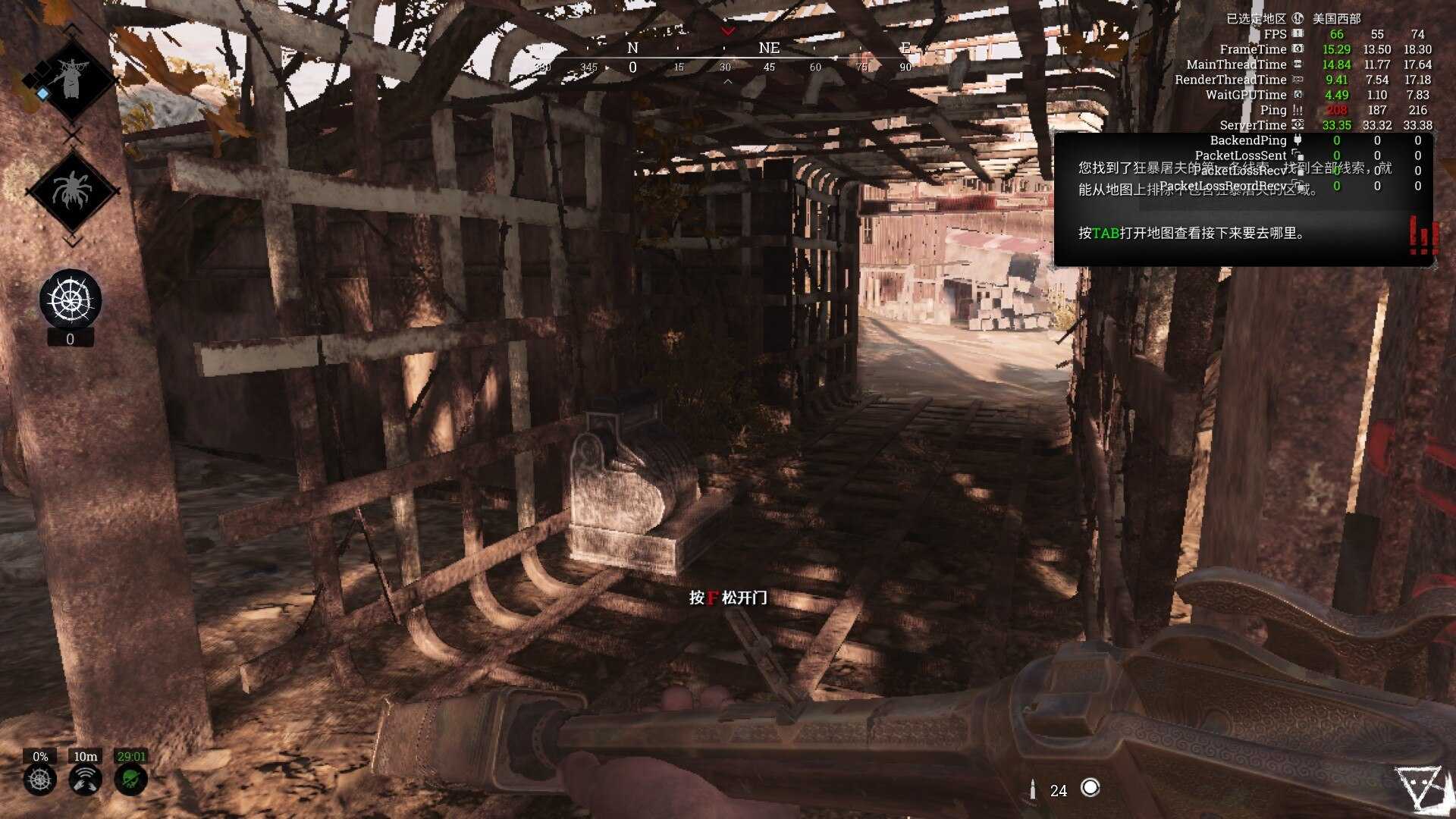Click the green mission timer icon
This screenshot has width=1456, height=819.
click(x=130, y=779)
